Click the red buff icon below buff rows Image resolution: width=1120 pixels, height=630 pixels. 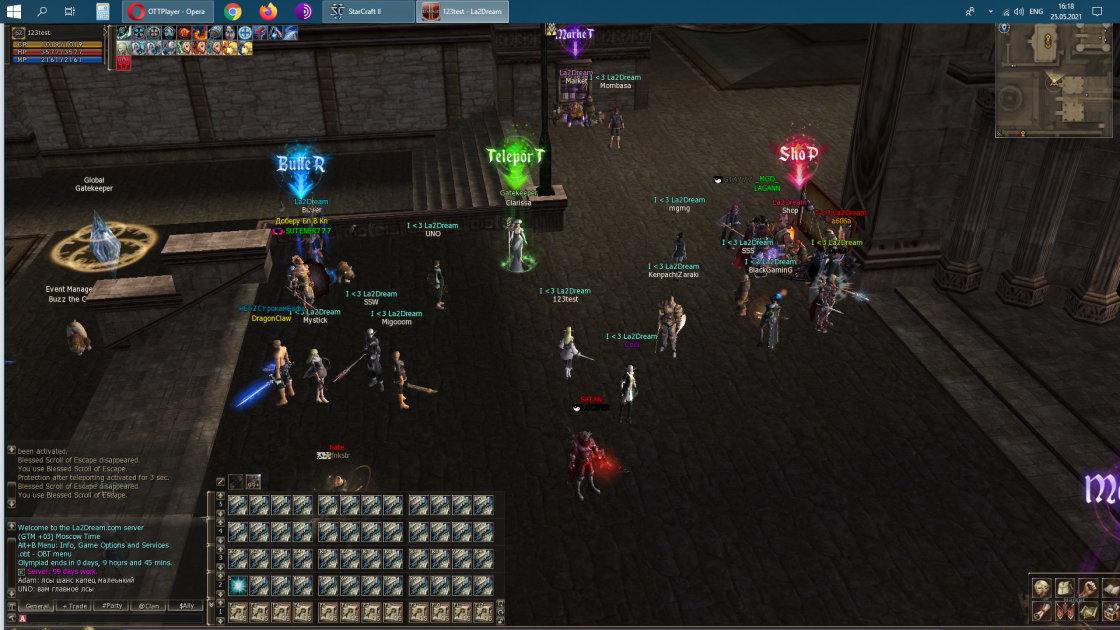click(124, 62)
